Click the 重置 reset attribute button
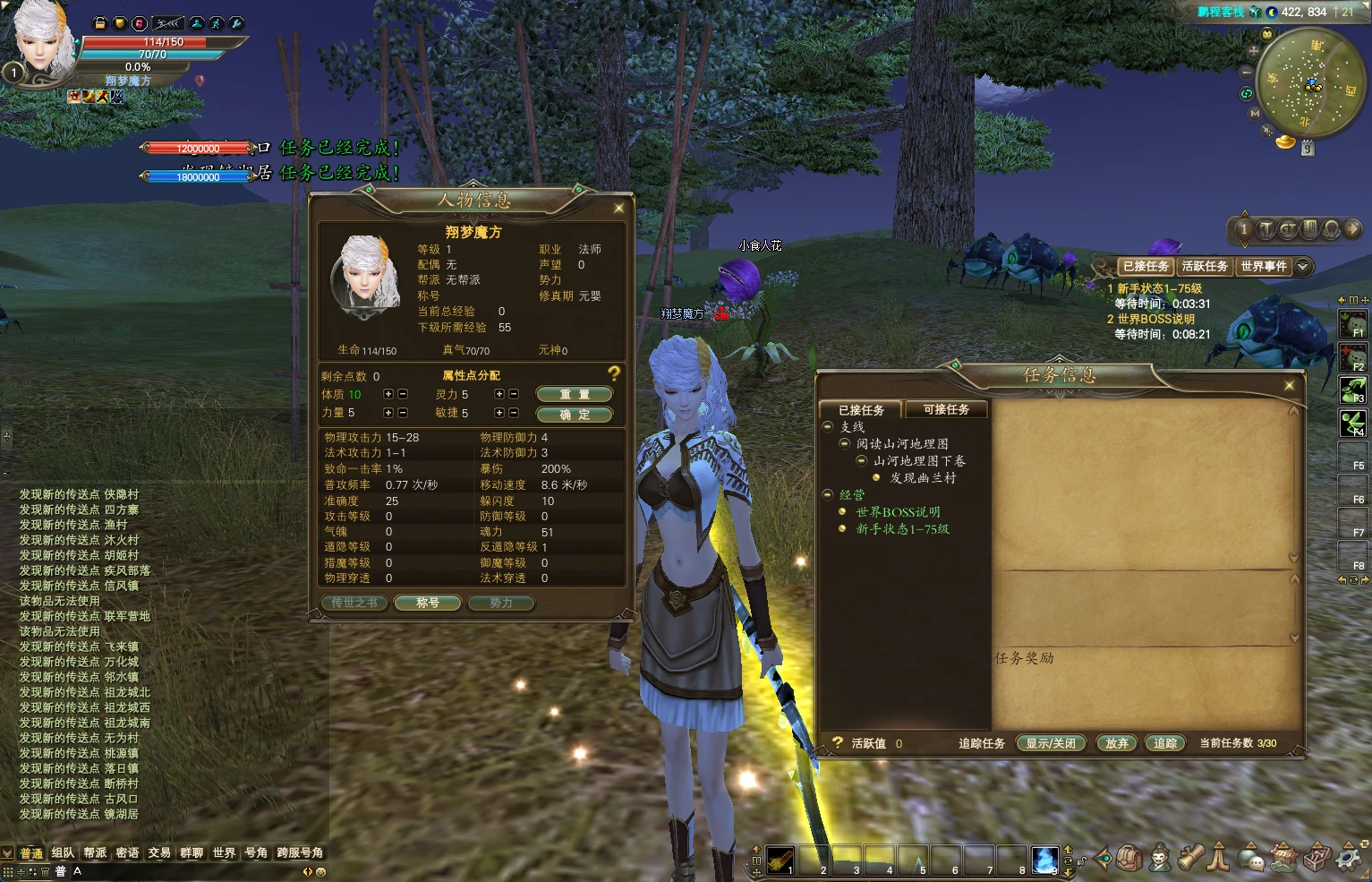 574,394
